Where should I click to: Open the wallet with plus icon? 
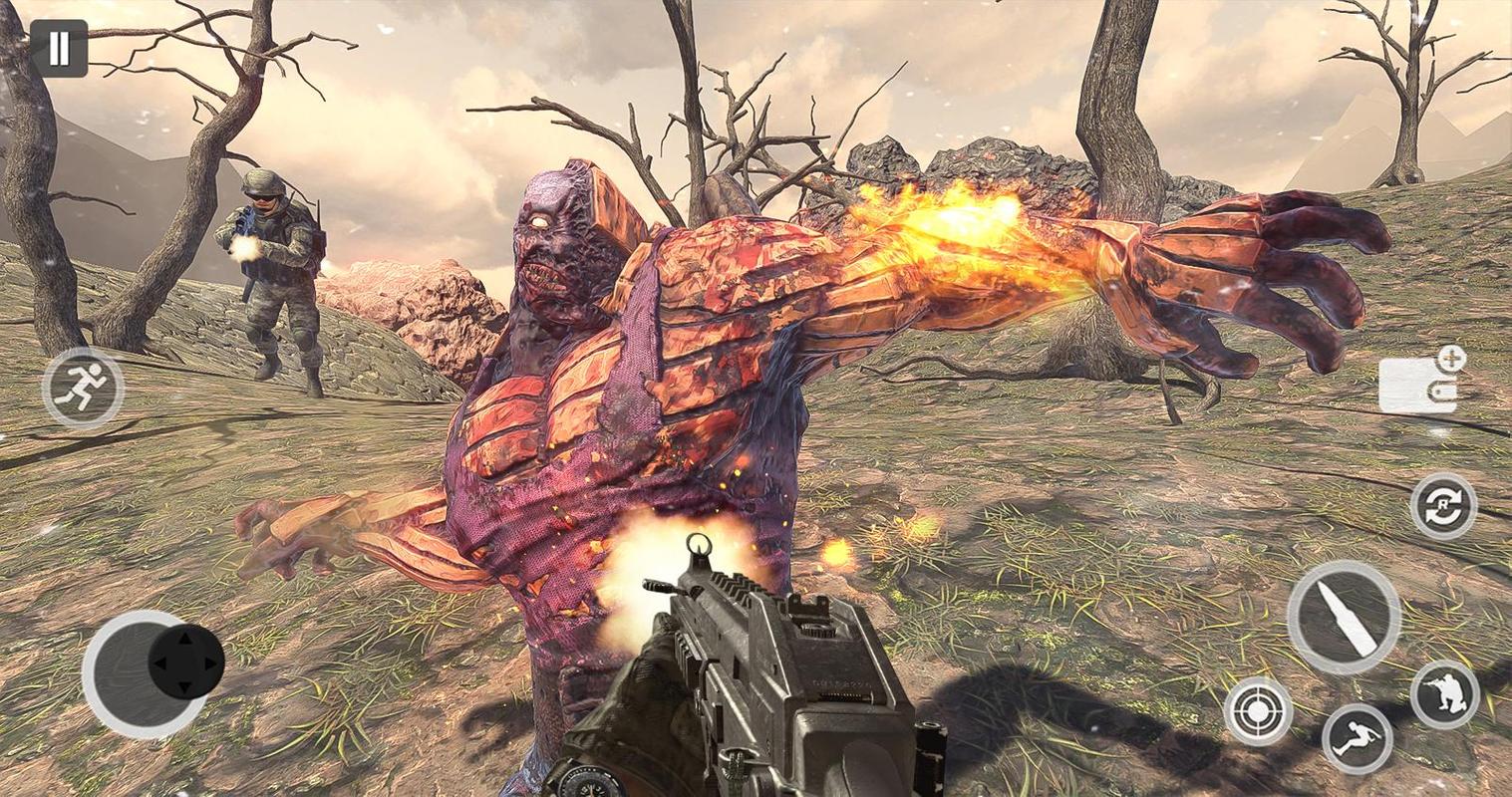click(x=1420, y=383)
